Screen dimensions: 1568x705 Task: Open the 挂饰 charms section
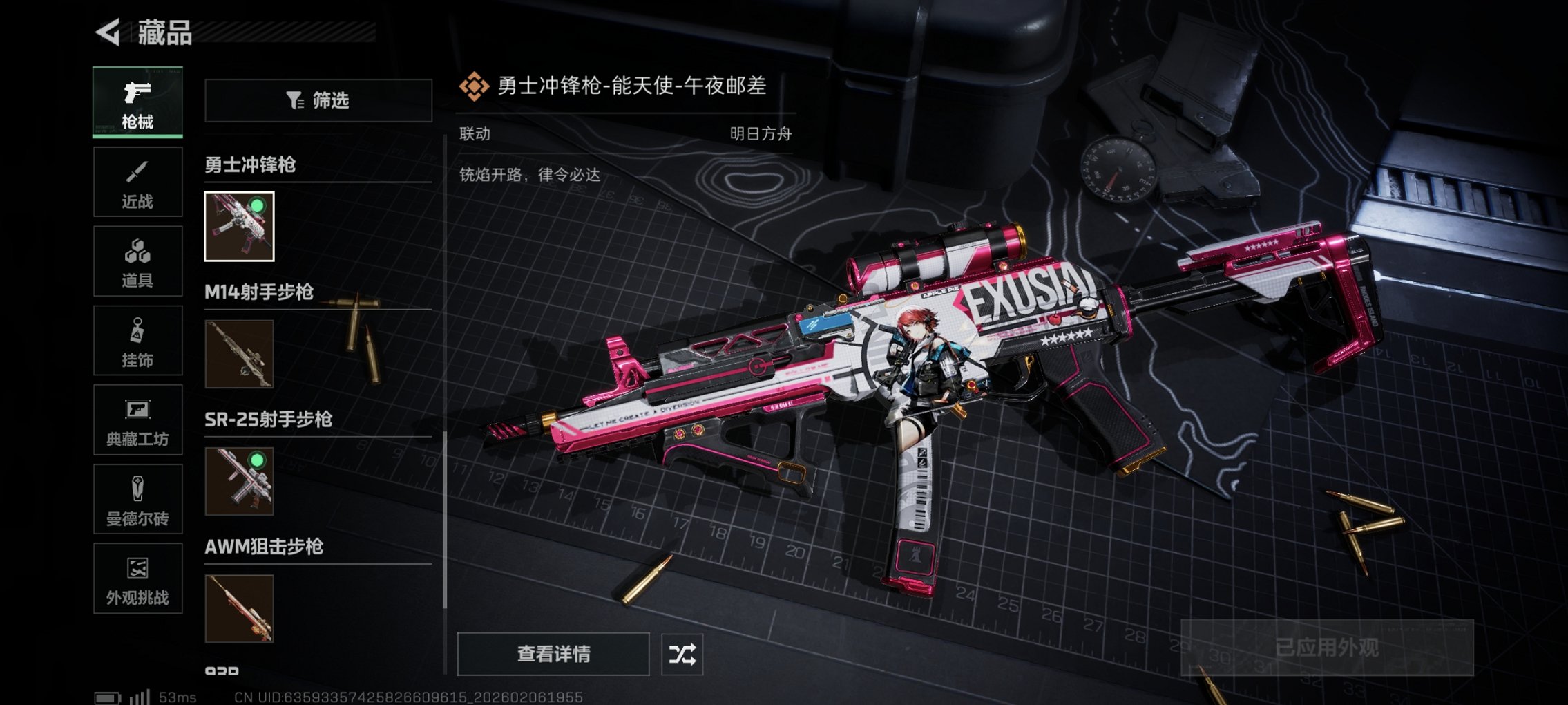[137, 340]
